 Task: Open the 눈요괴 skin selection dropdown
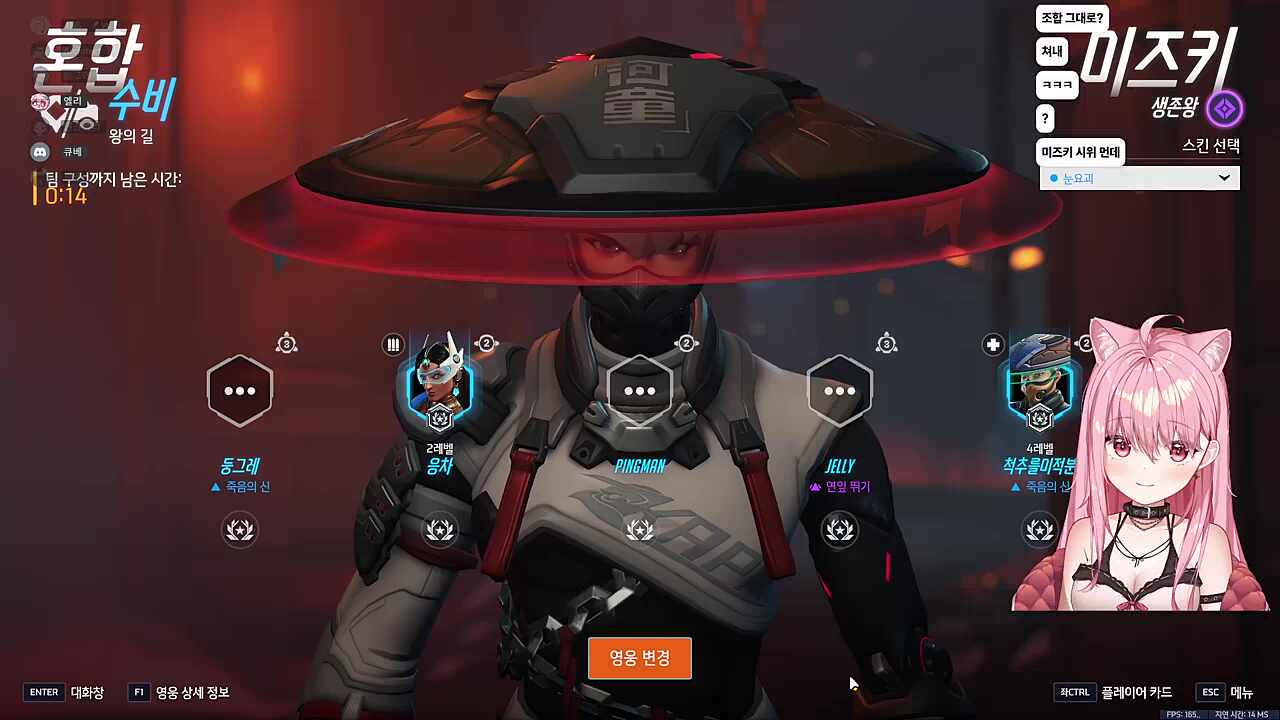pyautogui.click(x=1139, y=178)
